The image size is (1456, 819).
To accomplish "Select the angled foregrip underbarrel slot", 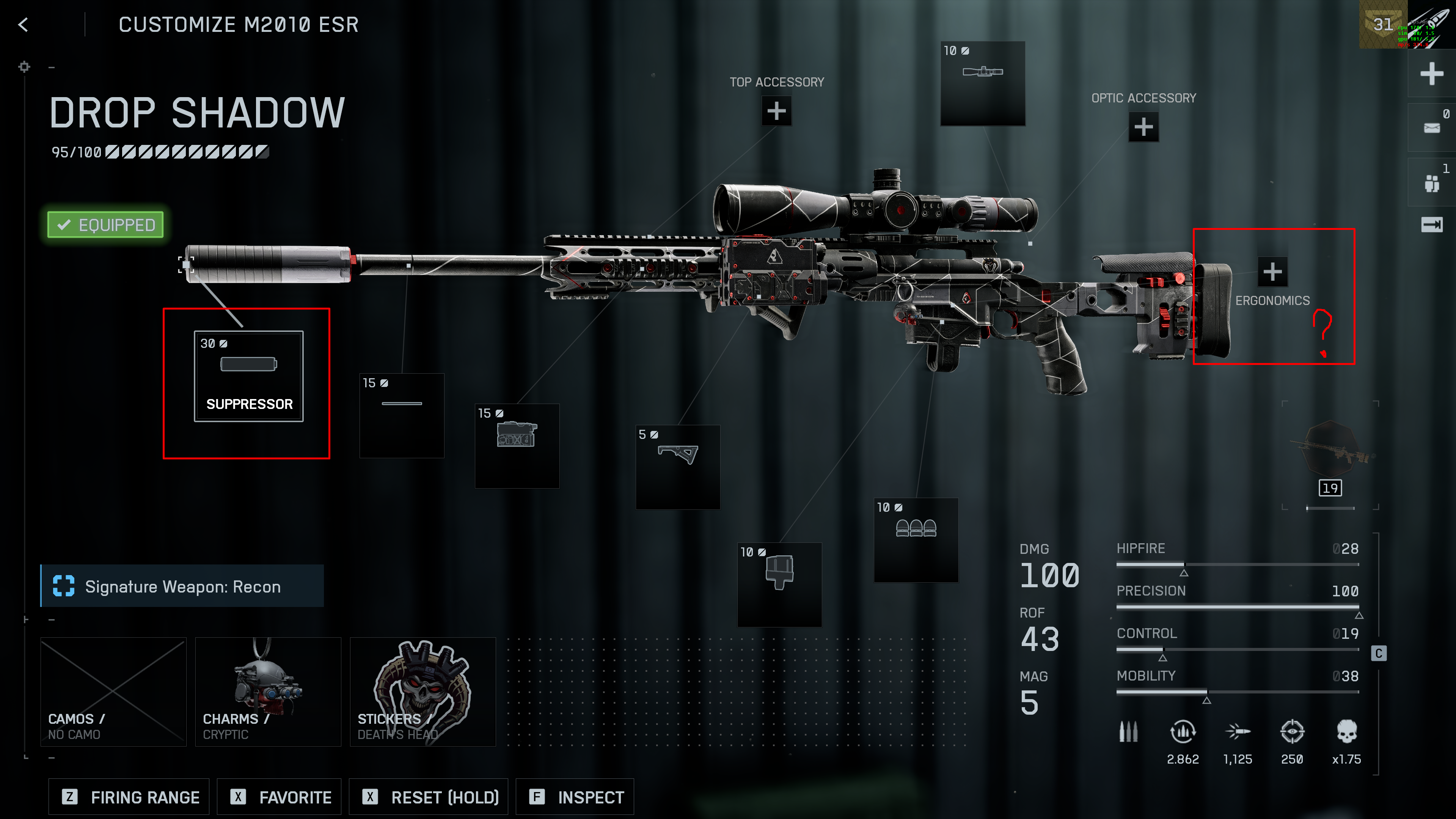I will 678,467.
